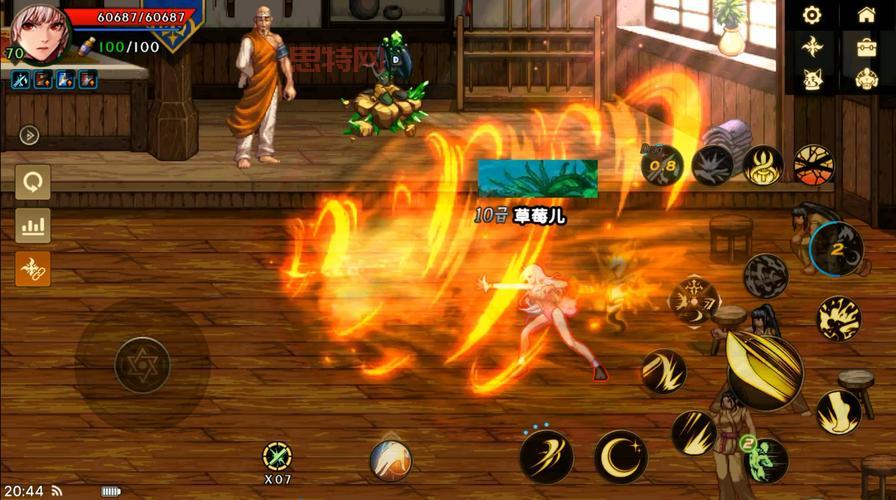Tap the circular refresh arrow button
Image resolution: width=896 pixels, height=500 pixels.
coord(33,183)
